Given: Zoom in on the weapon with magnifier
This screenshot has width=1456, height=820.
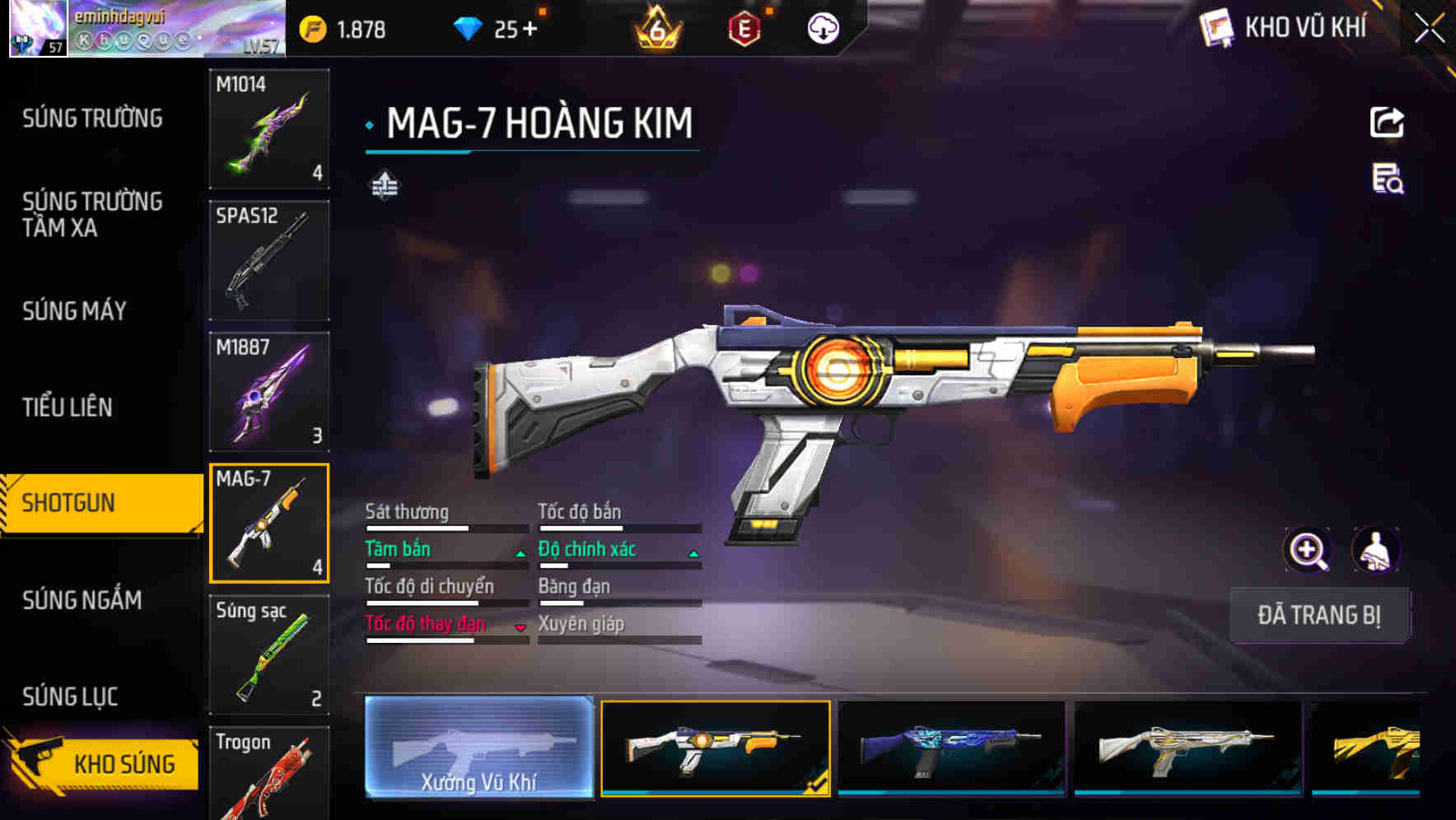Looking at the screenshot, I should pyautogui.click(x=1307, y=550).
